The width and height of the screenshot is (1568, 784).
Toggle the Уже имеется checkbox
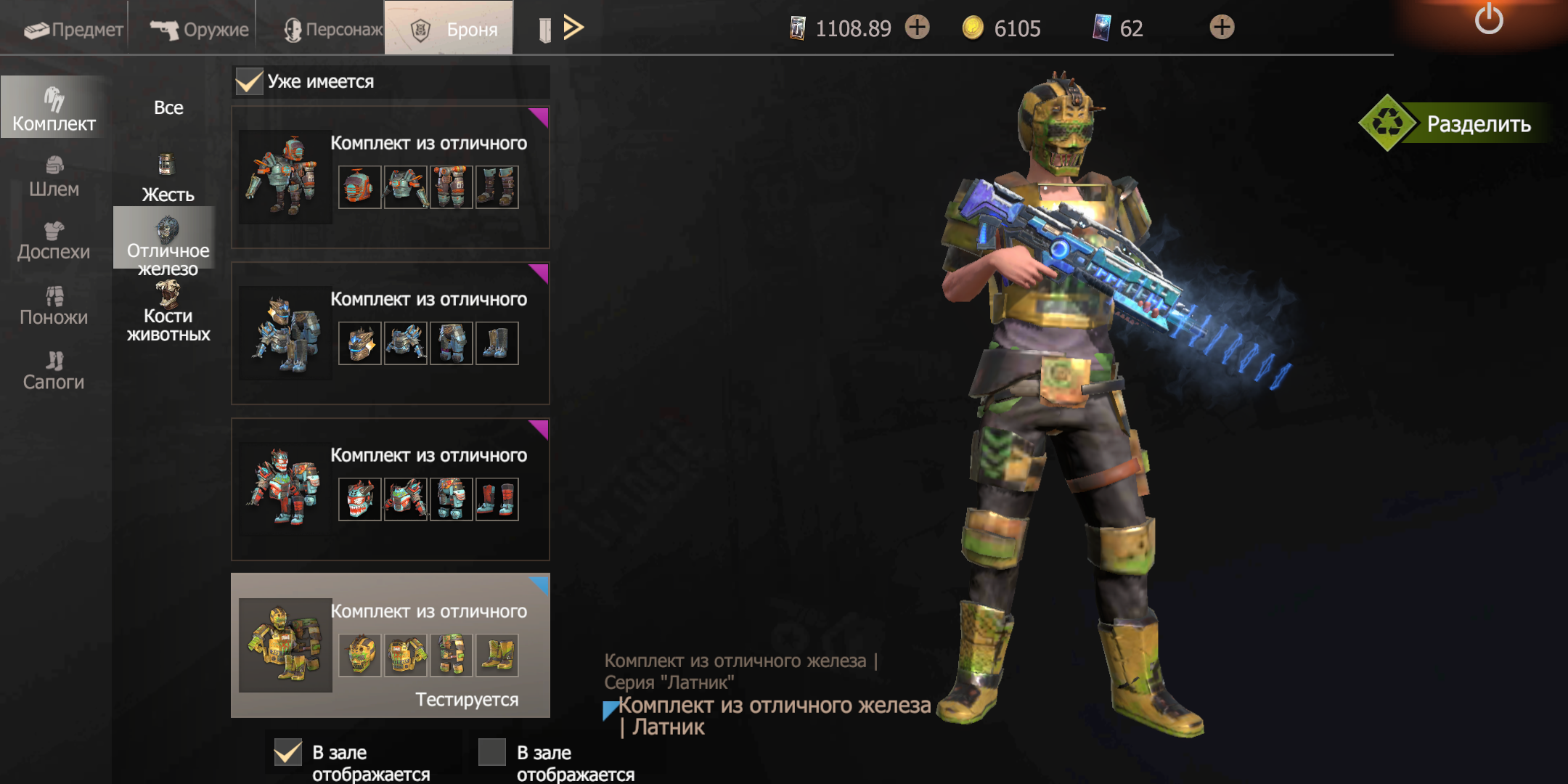click(249, 81)
